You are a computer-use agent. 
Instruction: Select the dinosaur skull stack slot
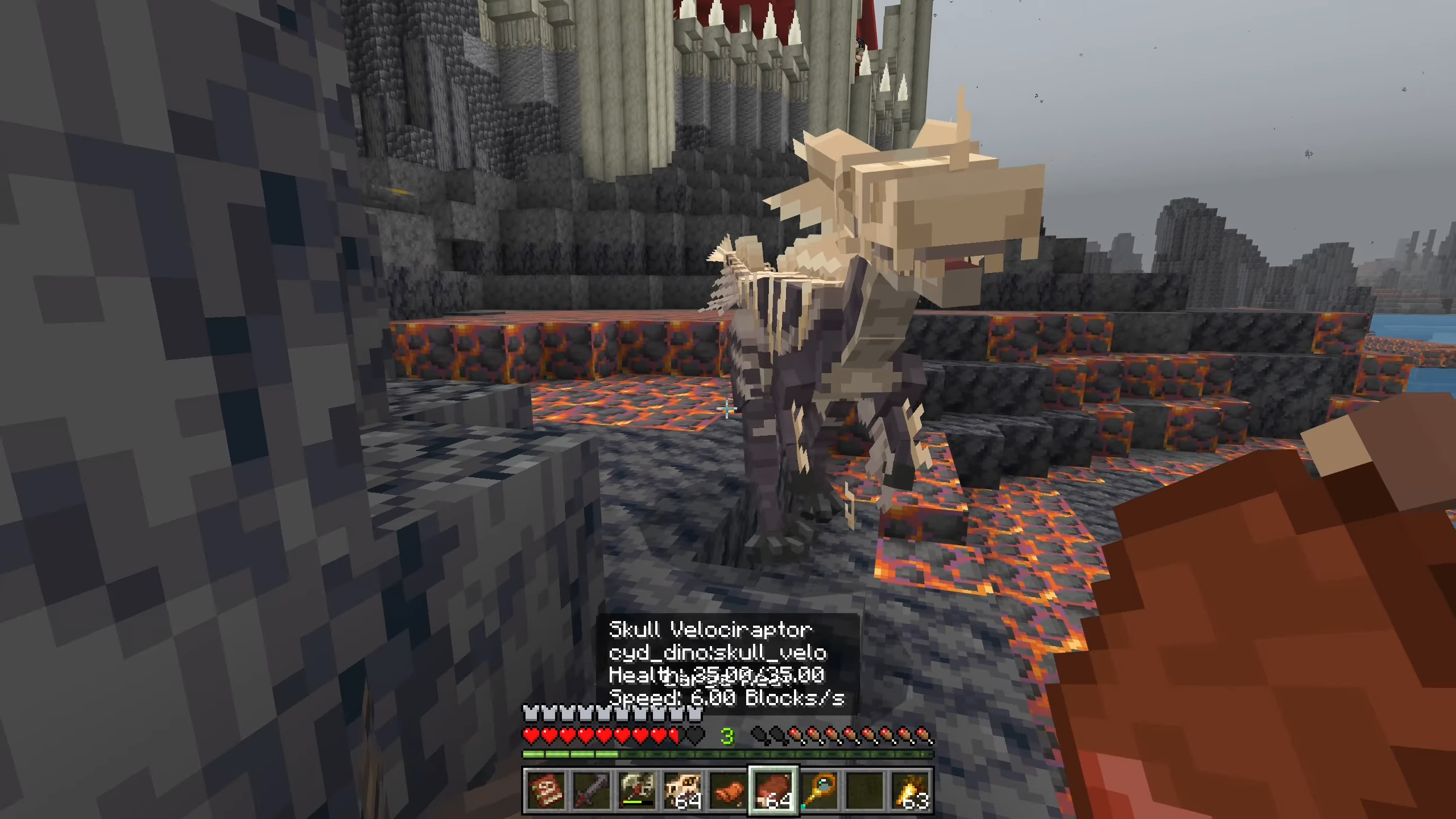tap(682, 791)
